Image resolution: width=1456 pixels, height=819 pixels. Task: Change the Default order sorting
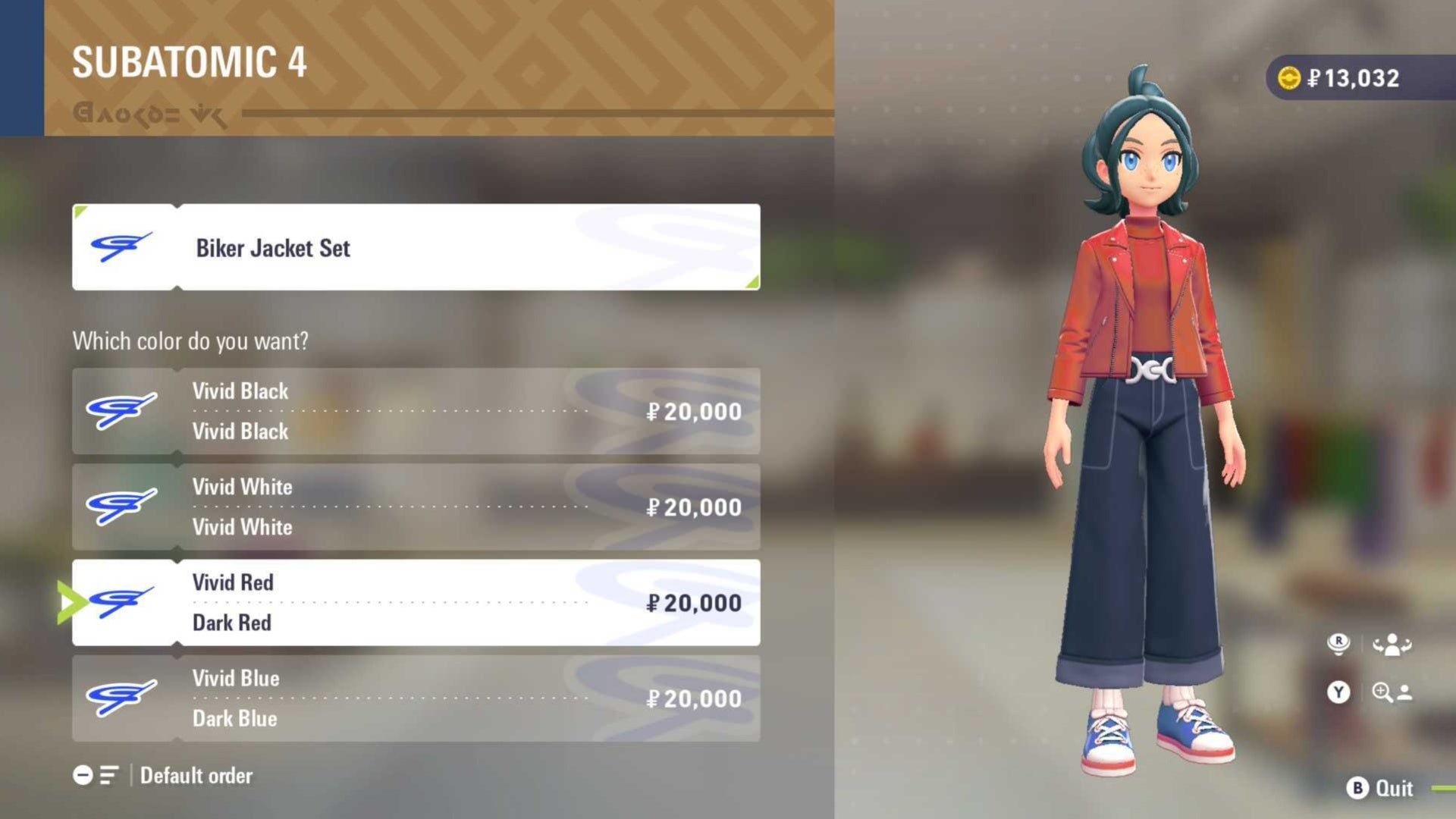click(163, 775)
